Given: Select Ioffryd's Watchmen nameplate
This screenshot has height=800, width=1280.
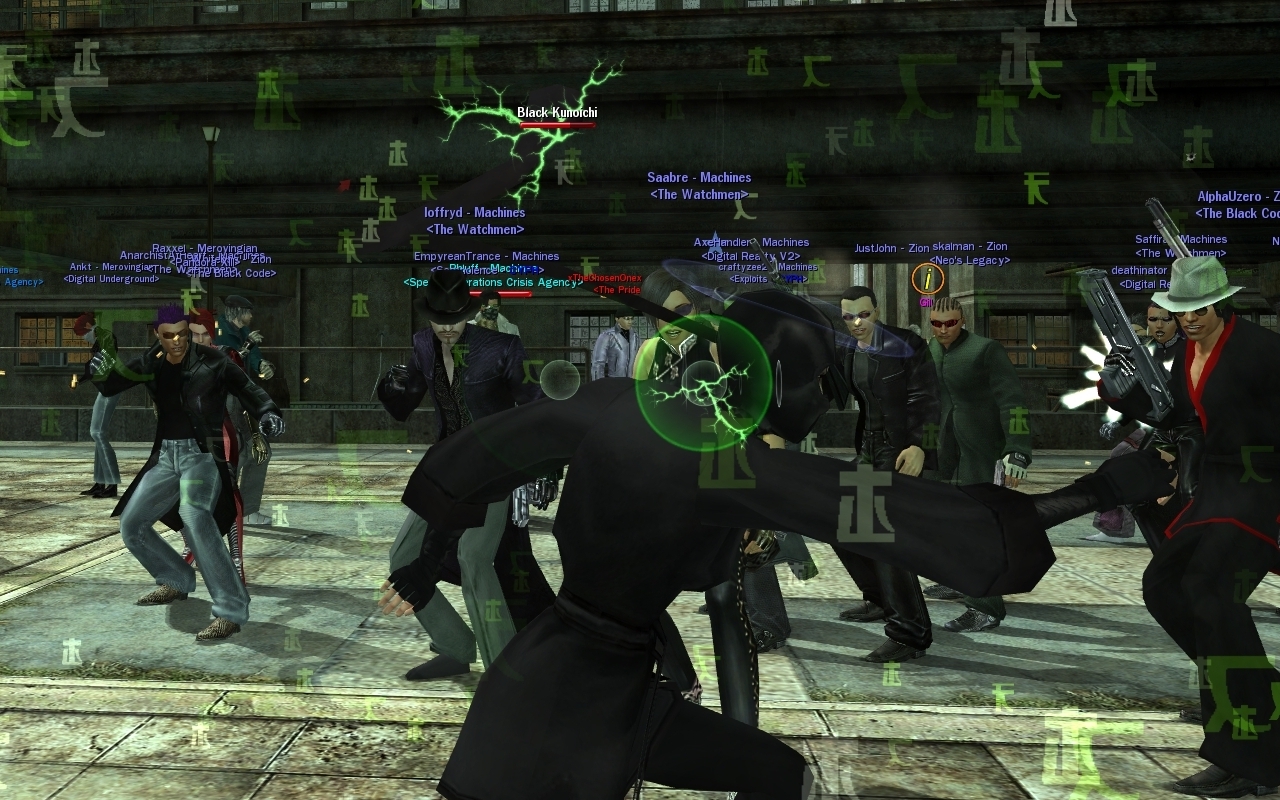Looking at the screenshot, I should click(474, 213).
